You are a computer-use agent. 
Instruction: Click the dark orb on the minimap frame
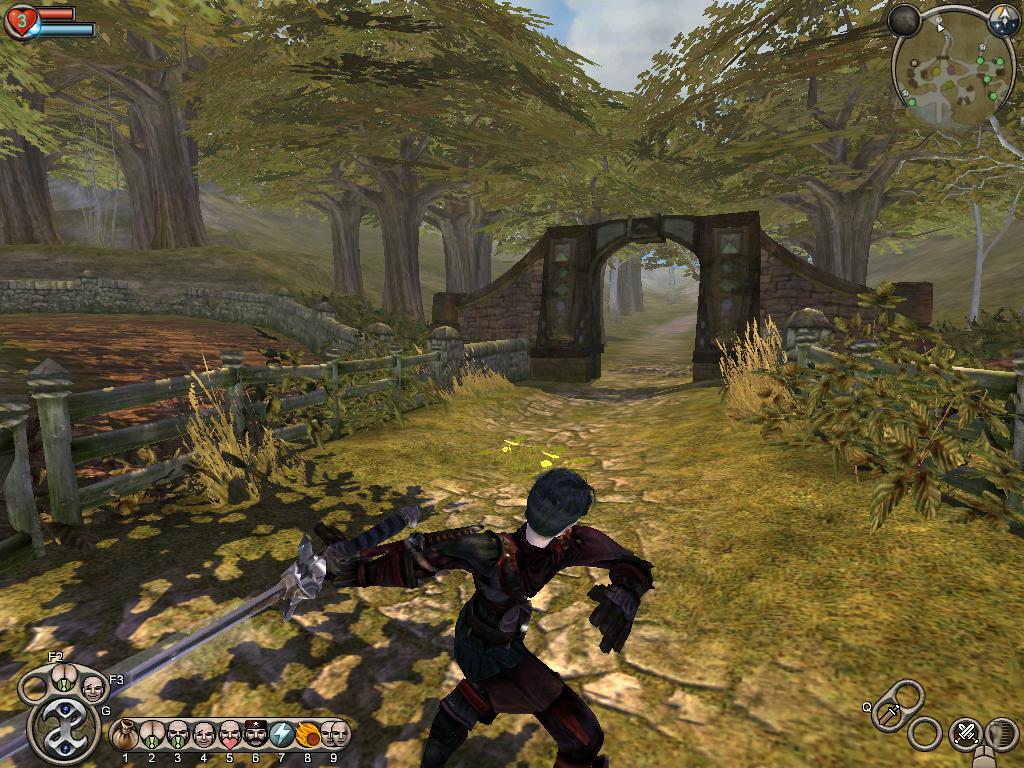[905, 19]
